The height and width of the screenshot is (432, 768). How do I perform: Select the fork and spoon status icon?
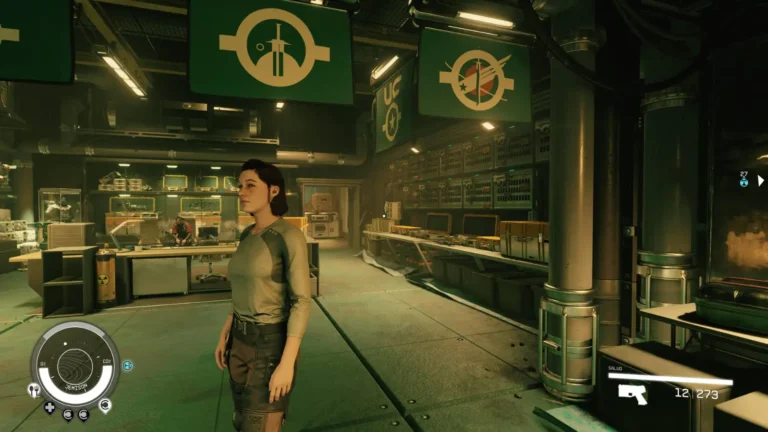click(x=33, y=391)
